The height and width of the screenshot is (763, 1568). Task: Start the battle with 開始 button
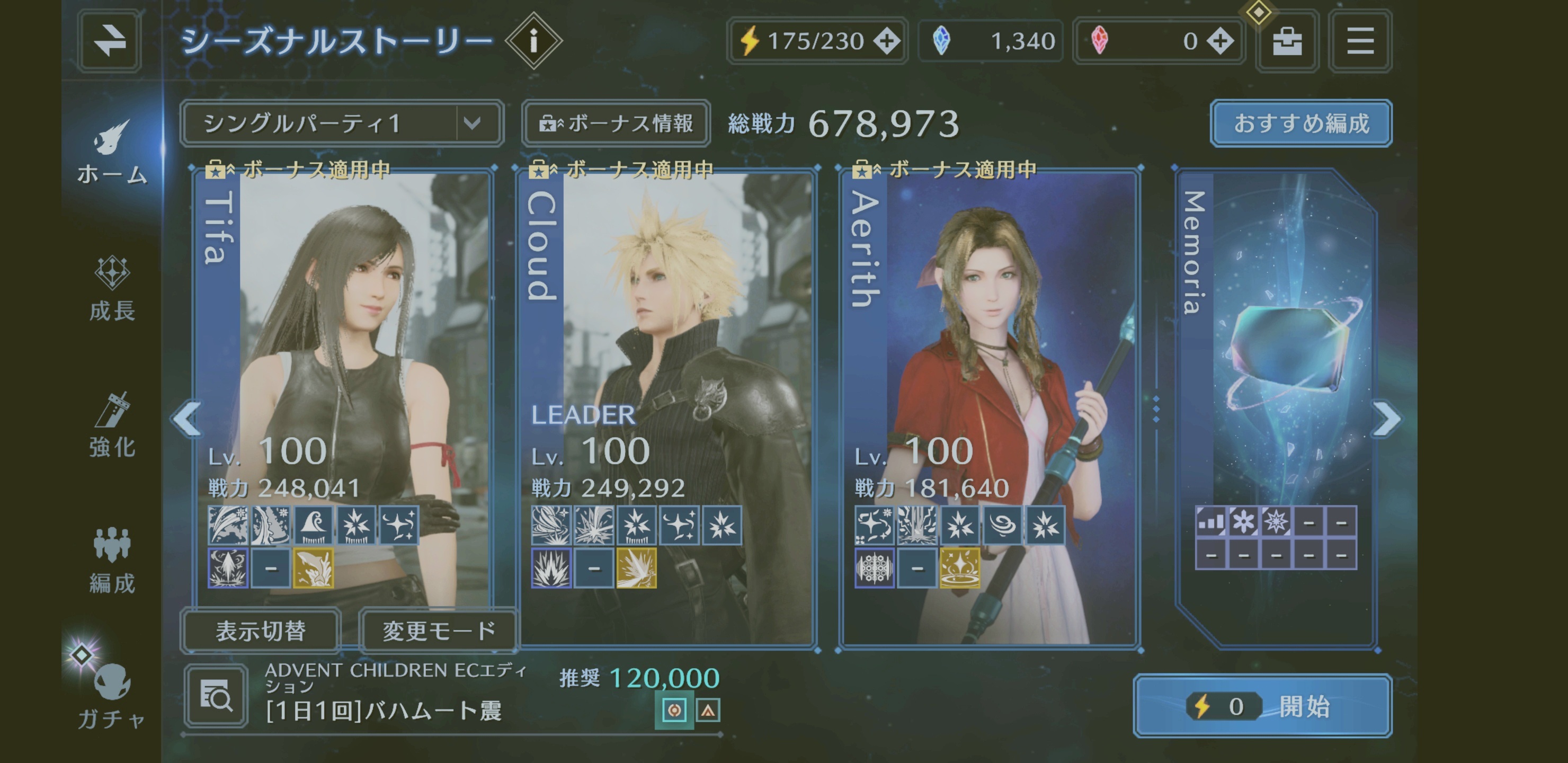point(1262,706)
